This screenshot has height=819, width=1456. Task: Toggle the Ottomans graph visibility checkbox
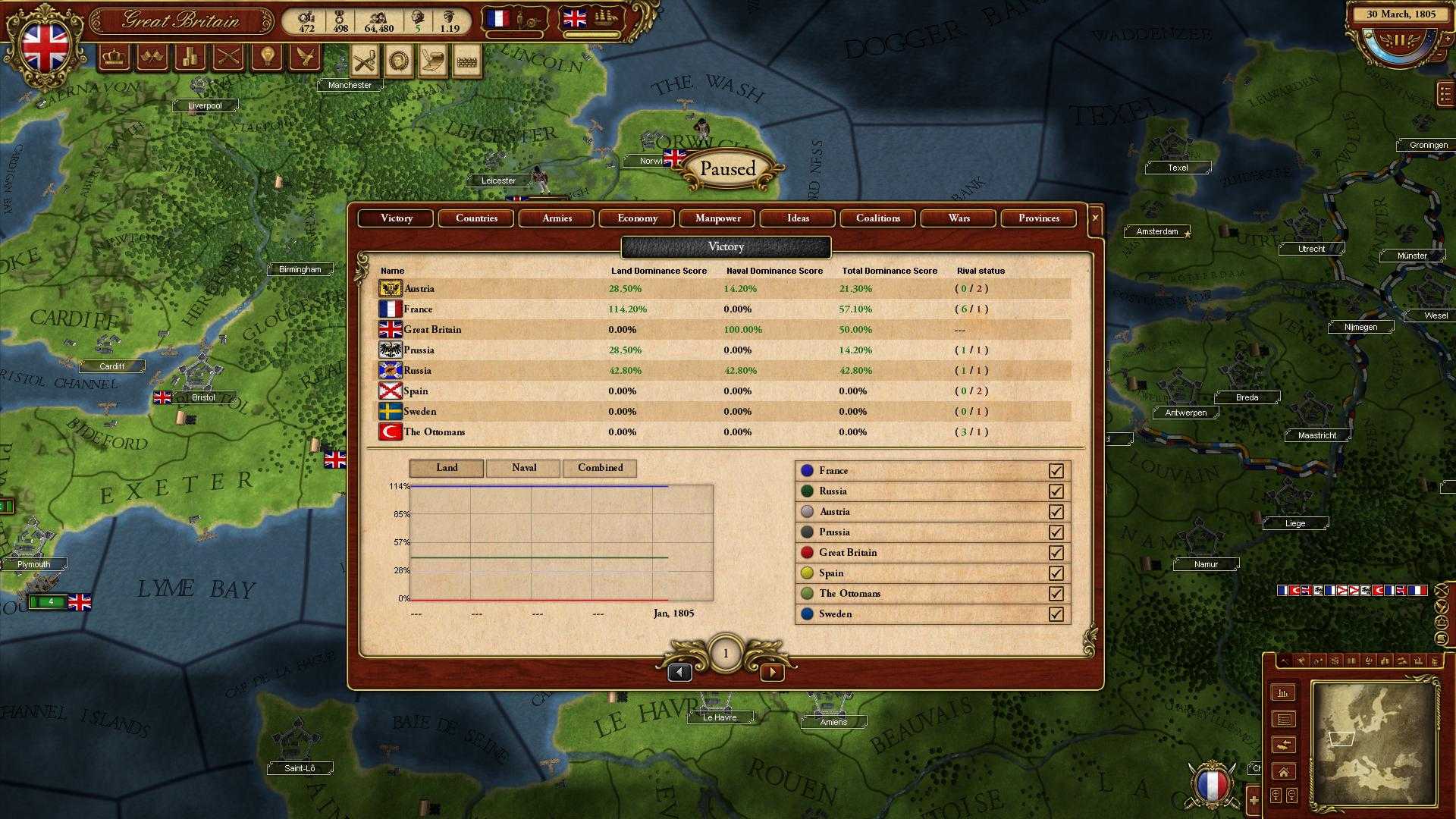1056,593
